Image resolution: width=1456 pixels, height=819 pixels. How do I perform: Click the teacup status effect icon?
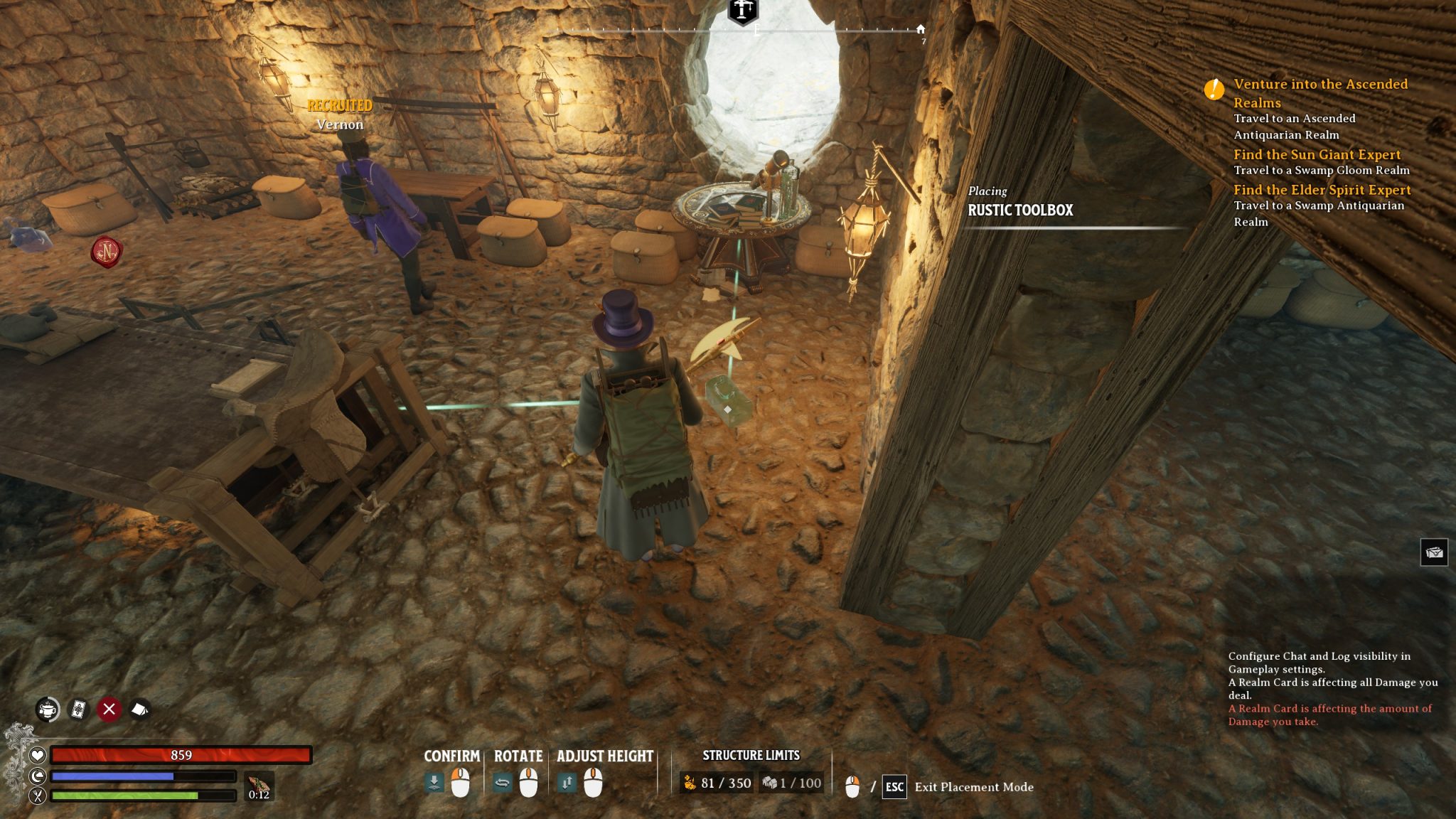pyautogui.click(x=48, y=709)
